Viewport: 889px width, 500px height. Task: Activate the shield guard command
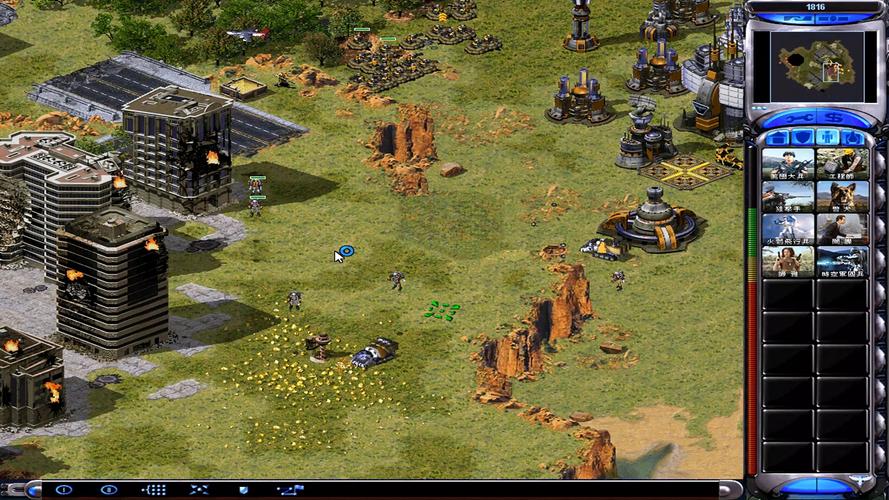[x=243, y=490]
